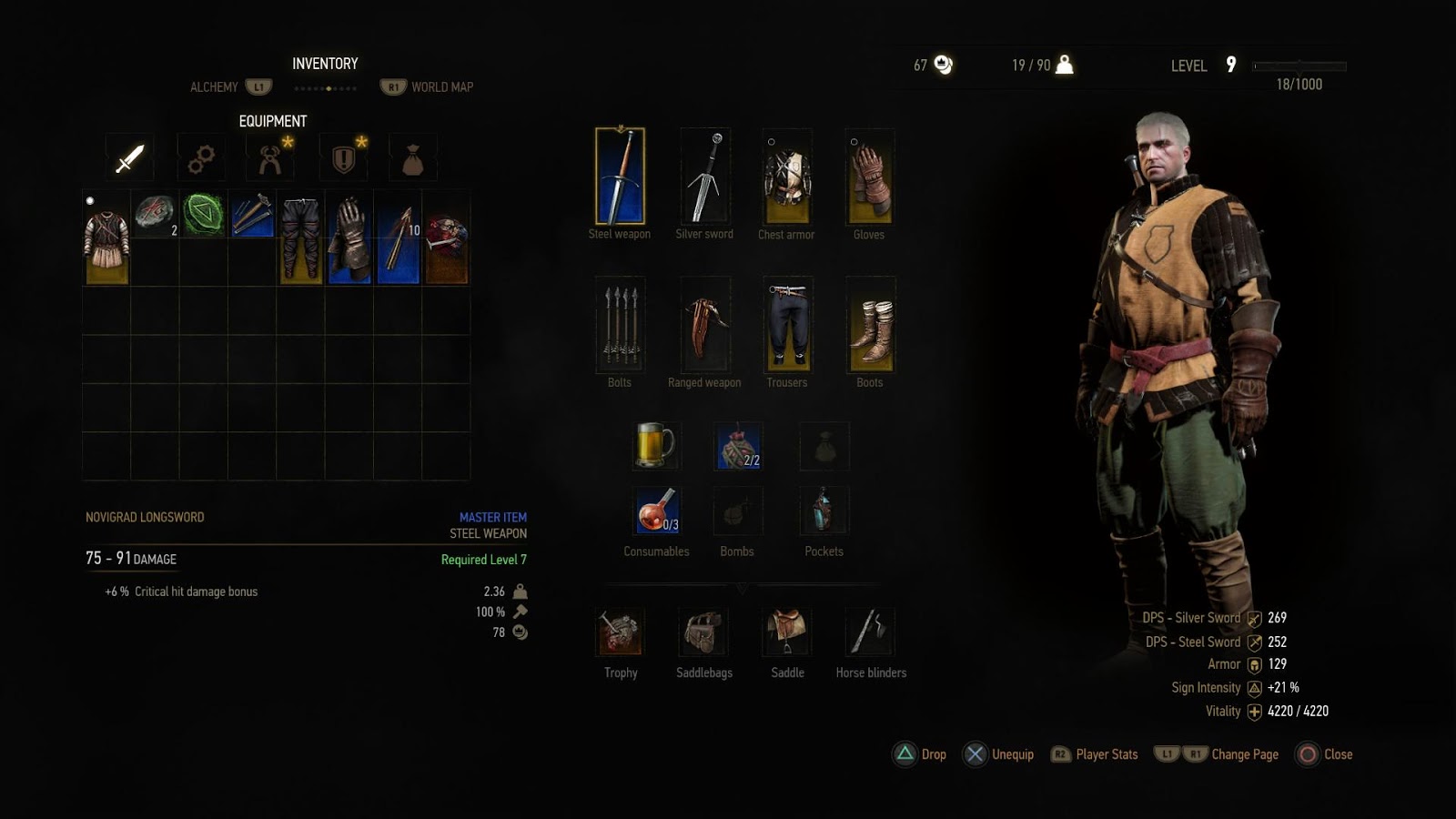This screenshot has width=1456, height=819.
Task: Pick the green glyph item in inventory grid
Action: point(203,215)
